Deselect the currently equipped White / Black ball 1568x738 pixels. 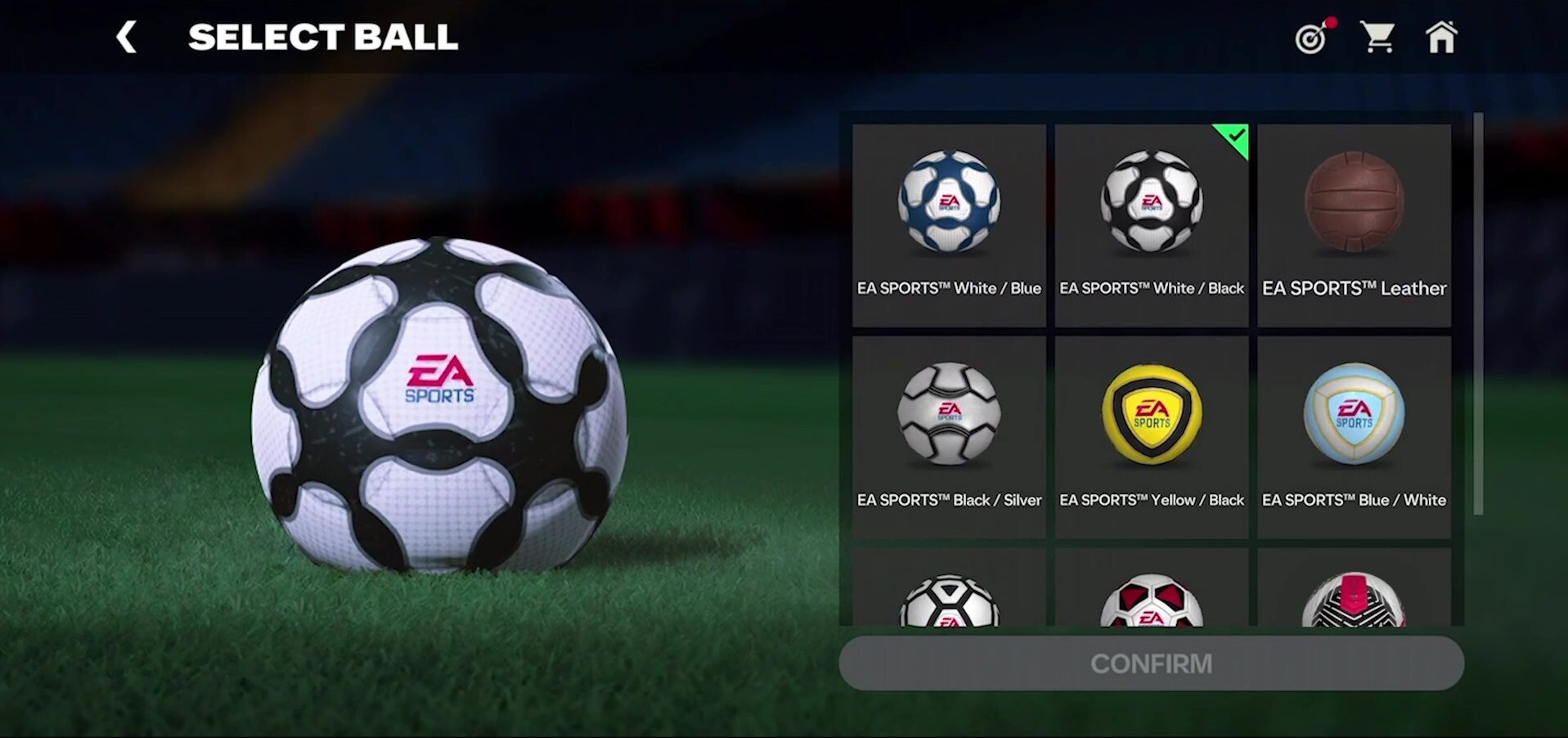(x=1151, y=205)
